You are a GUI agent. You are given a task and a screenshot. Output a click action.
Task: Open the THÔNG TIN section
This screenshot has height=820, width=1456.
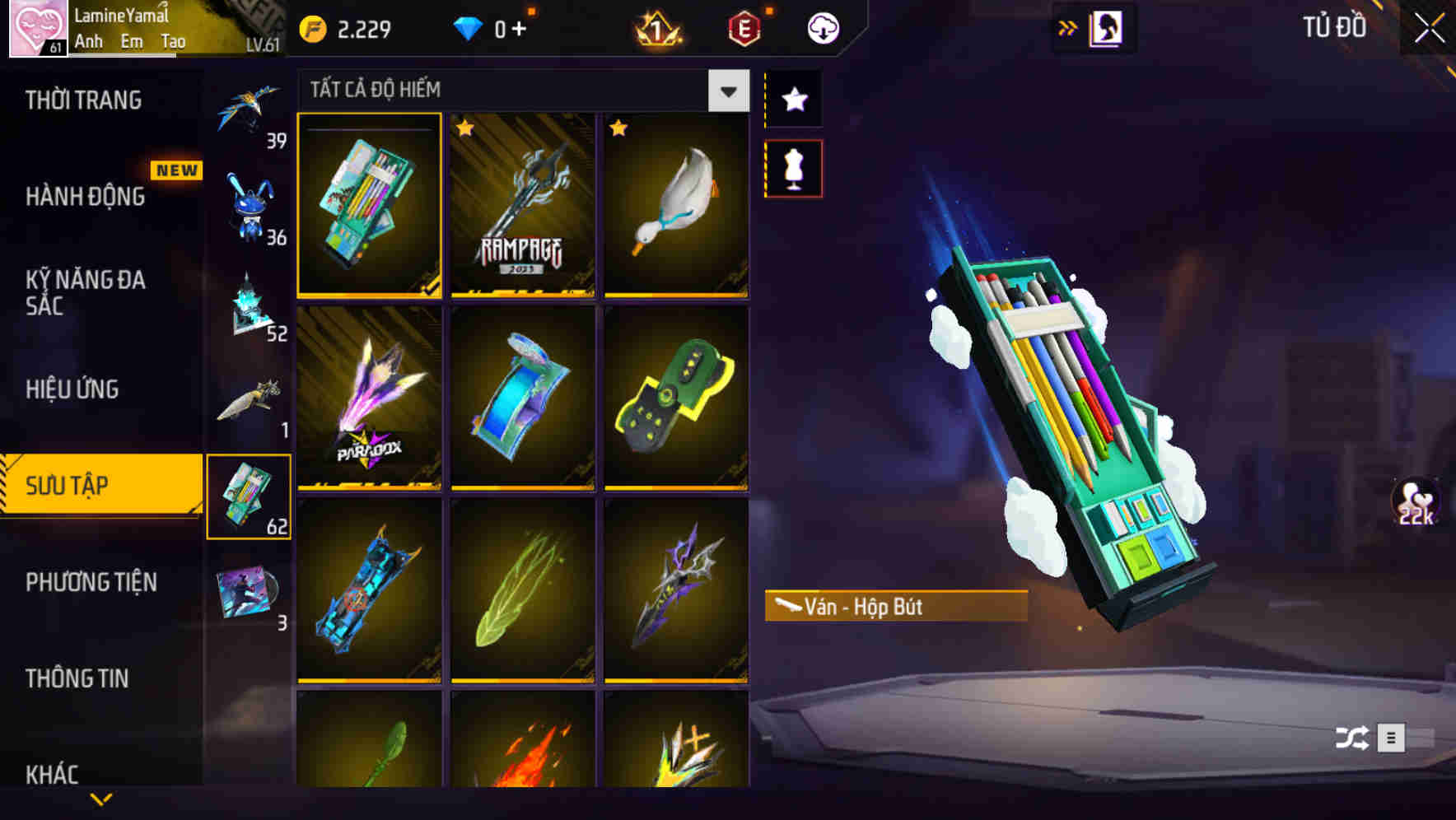(77, 678)
